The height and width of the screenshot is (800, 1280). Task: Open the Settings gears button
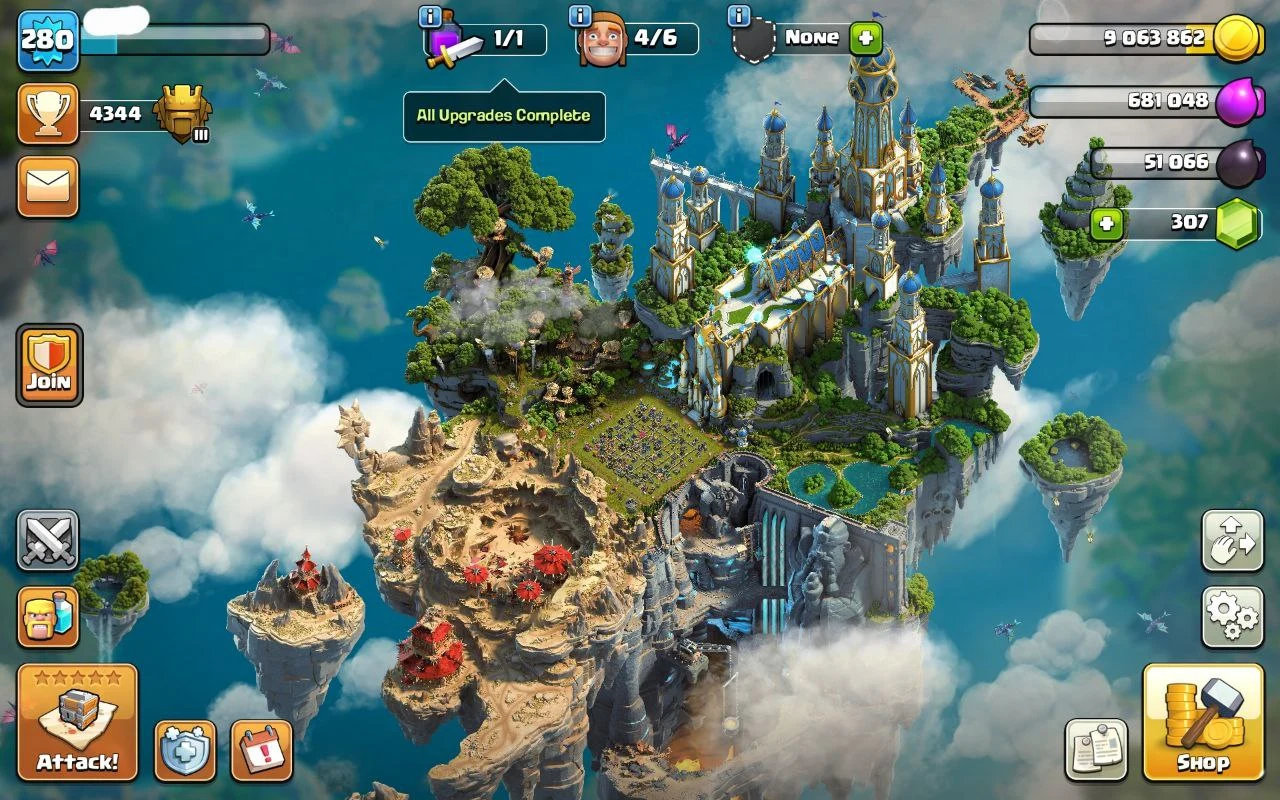tap(1232, 617)
